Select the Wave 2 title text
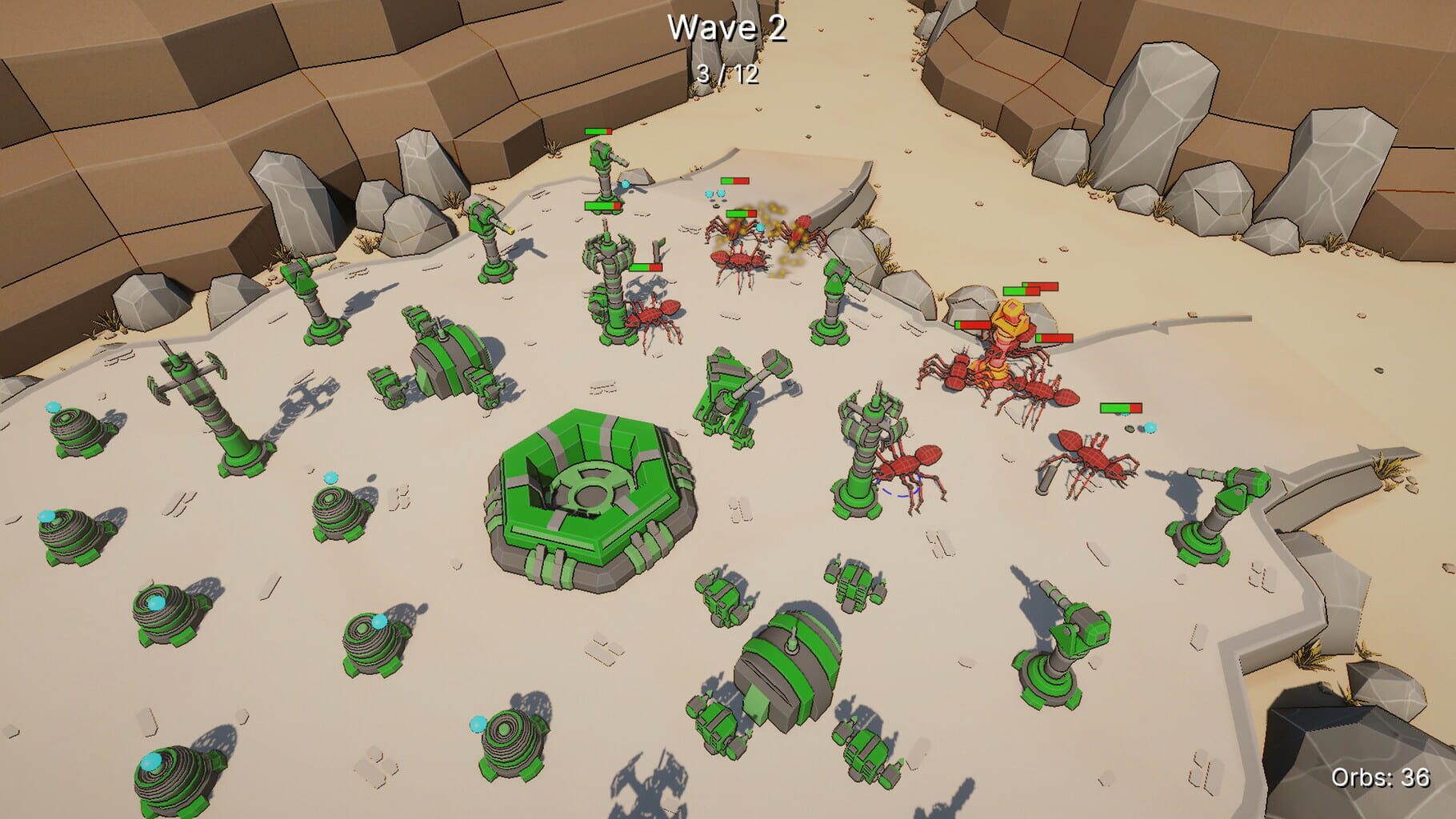 pyautogui.click(x=728, y=26)
